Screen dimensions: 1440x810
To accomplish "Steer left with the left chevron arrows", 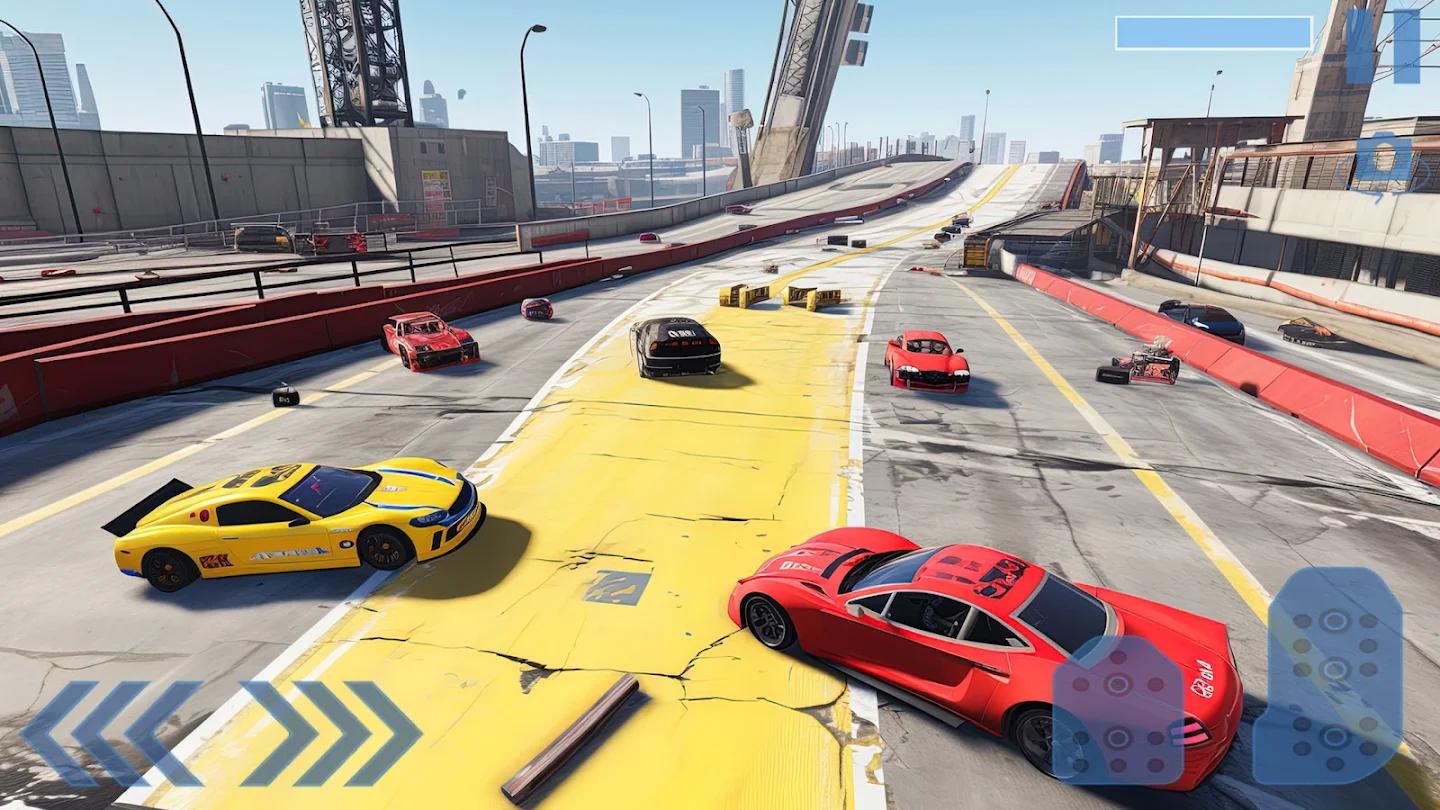I will (110, 733).
